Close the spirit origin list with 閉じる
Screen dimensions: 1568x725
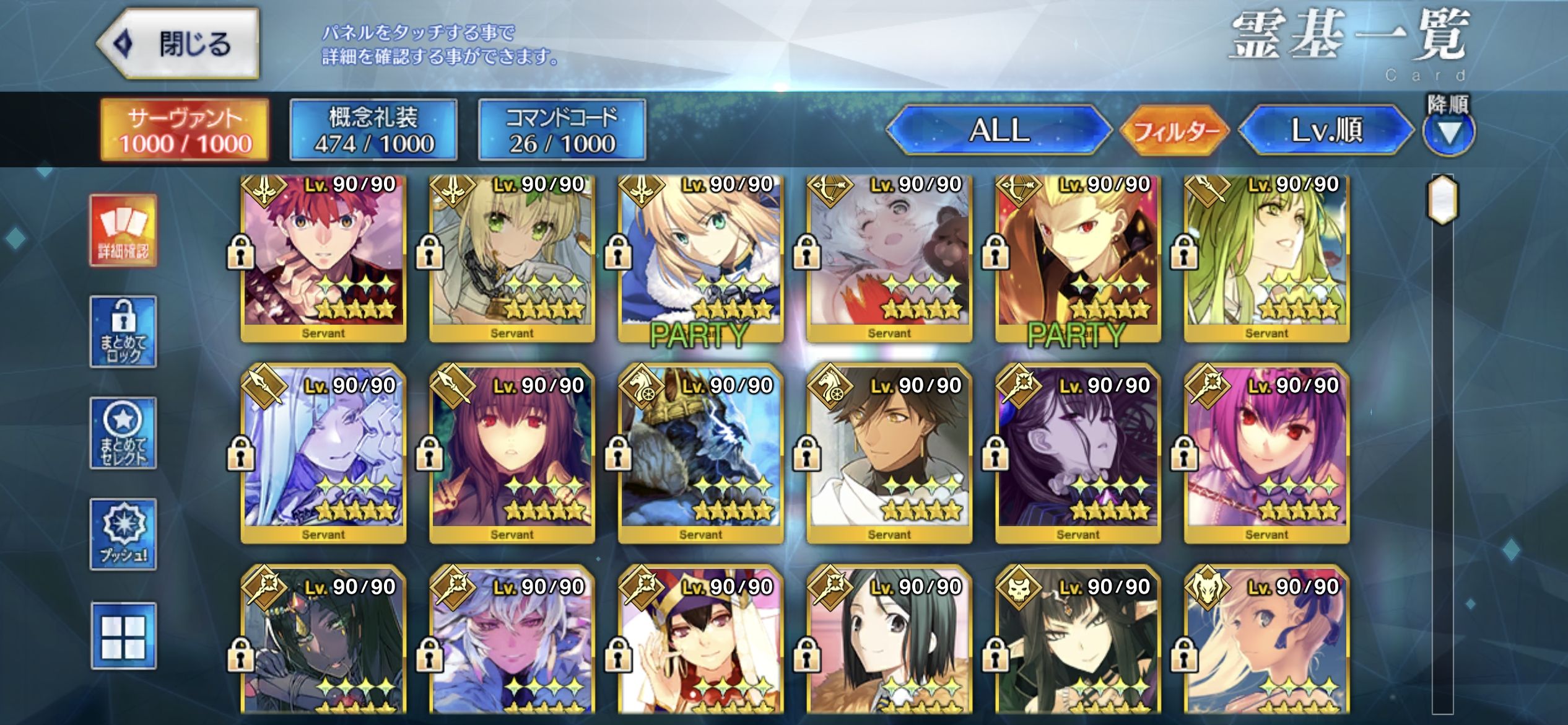tap(178, 43)
